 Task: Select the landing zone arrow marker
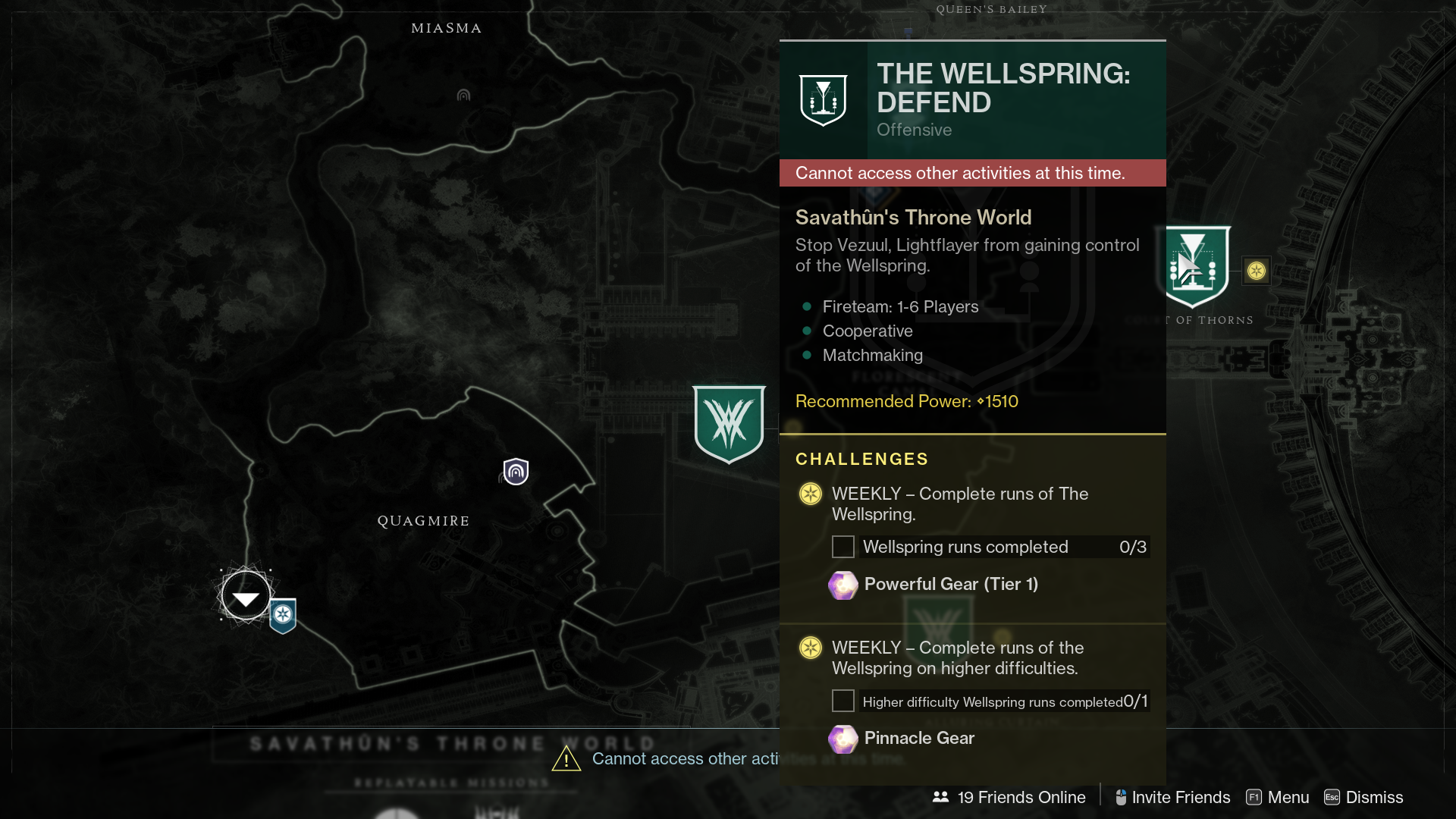[x=246, y=598]
